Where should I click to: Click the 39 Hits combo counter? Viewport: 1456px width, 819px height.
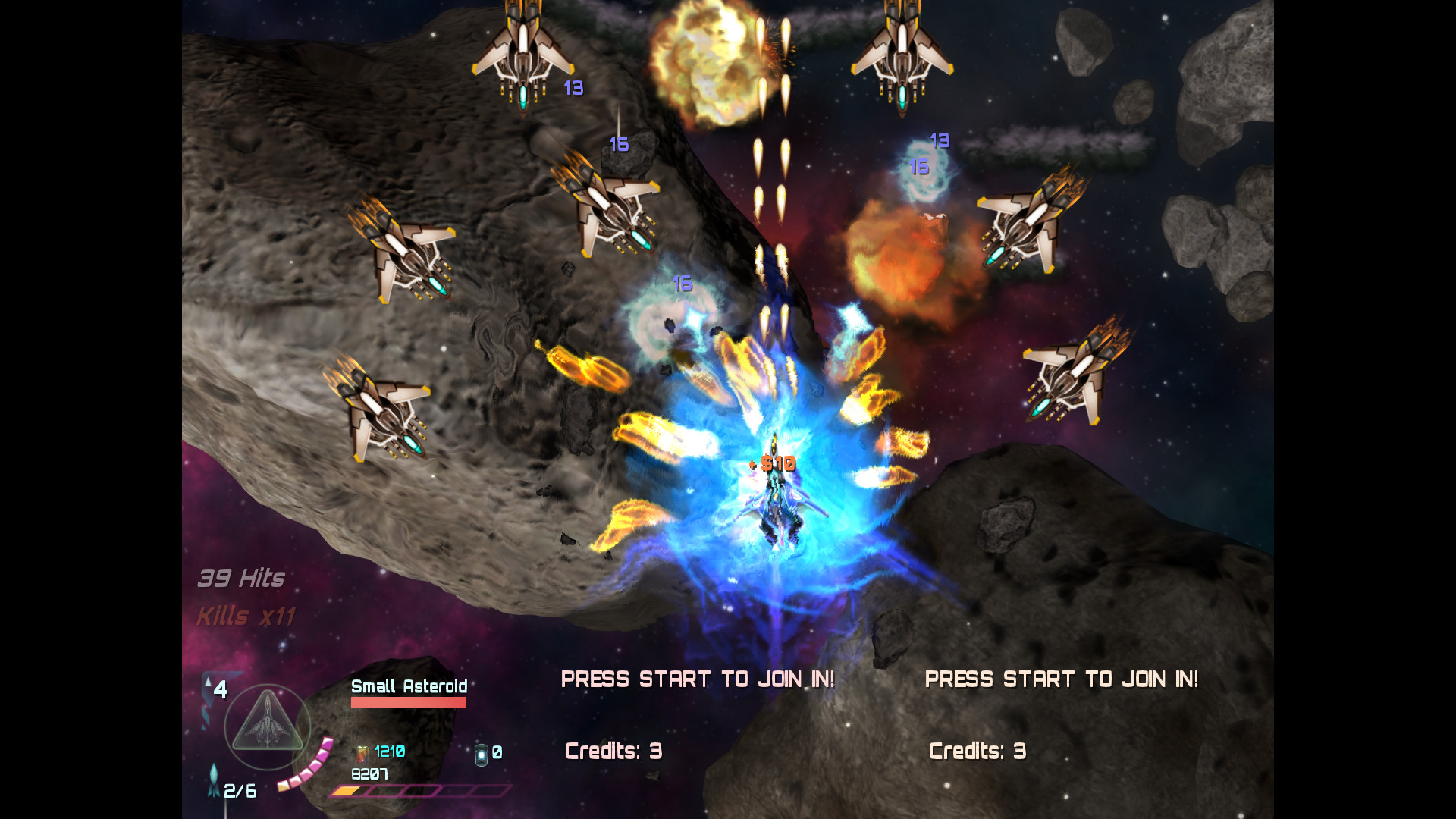[240, 578]
